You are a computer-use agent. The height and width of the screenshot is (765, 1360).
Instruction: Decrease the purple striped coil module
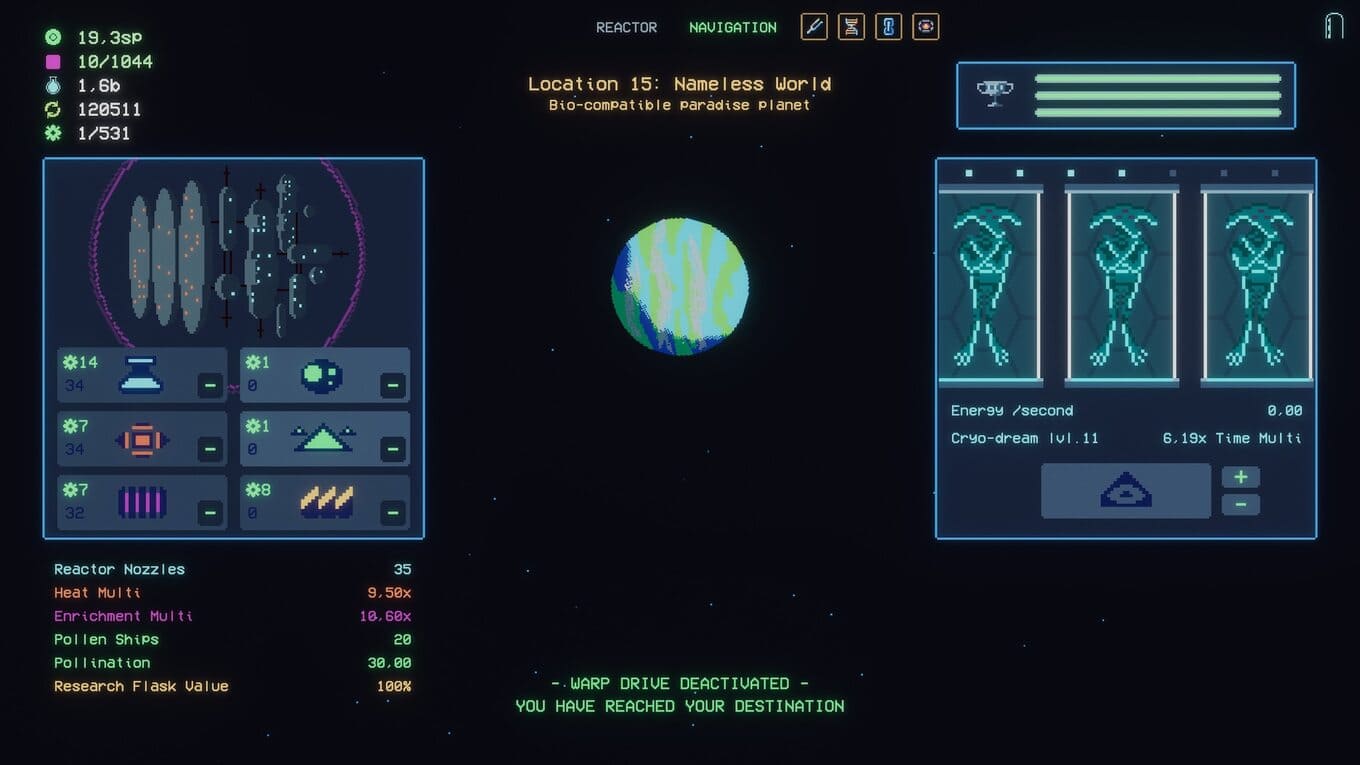click(x=210, y=513)
